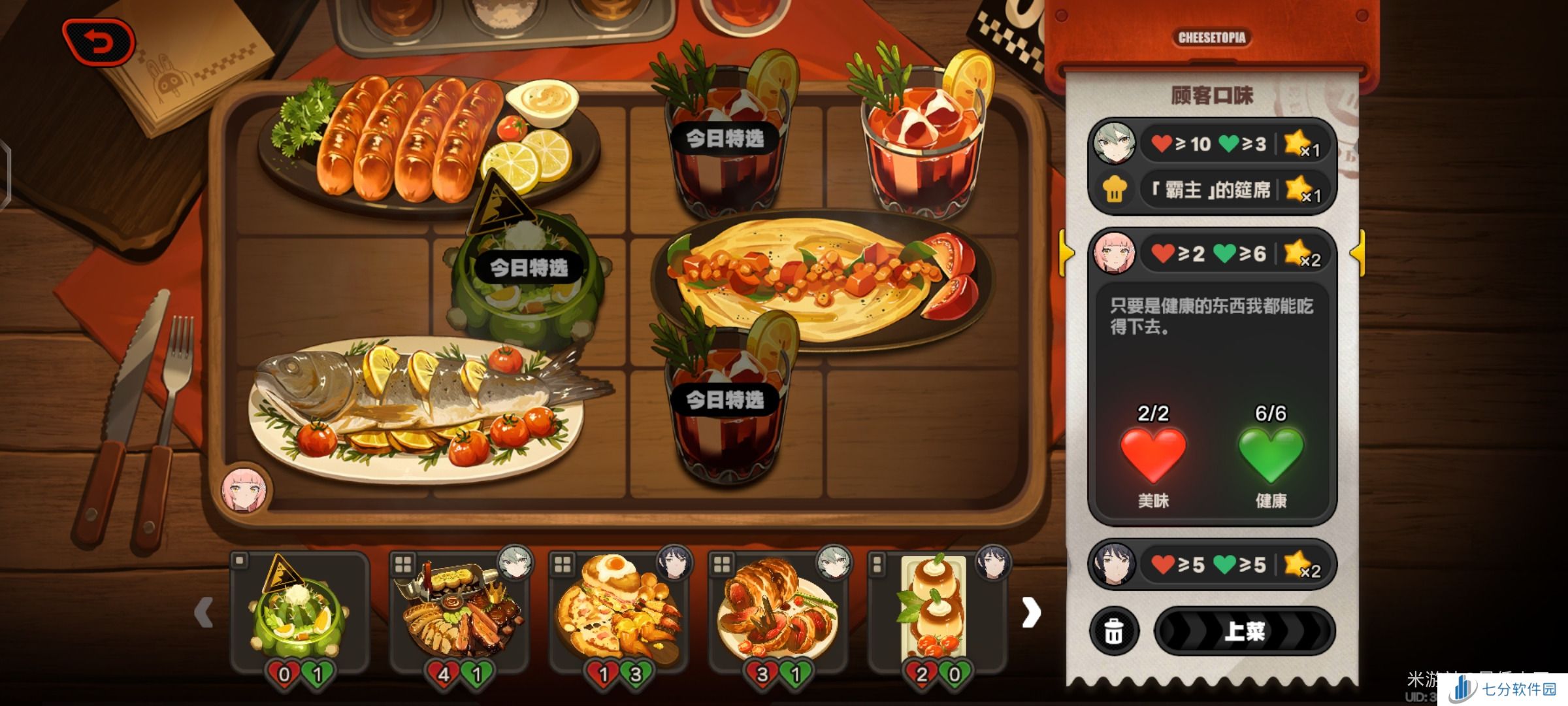The width and height of the screenshot is (1568, 706).
Task: Show next dishes with right arrow
Action: click(x=1031, y=613)
